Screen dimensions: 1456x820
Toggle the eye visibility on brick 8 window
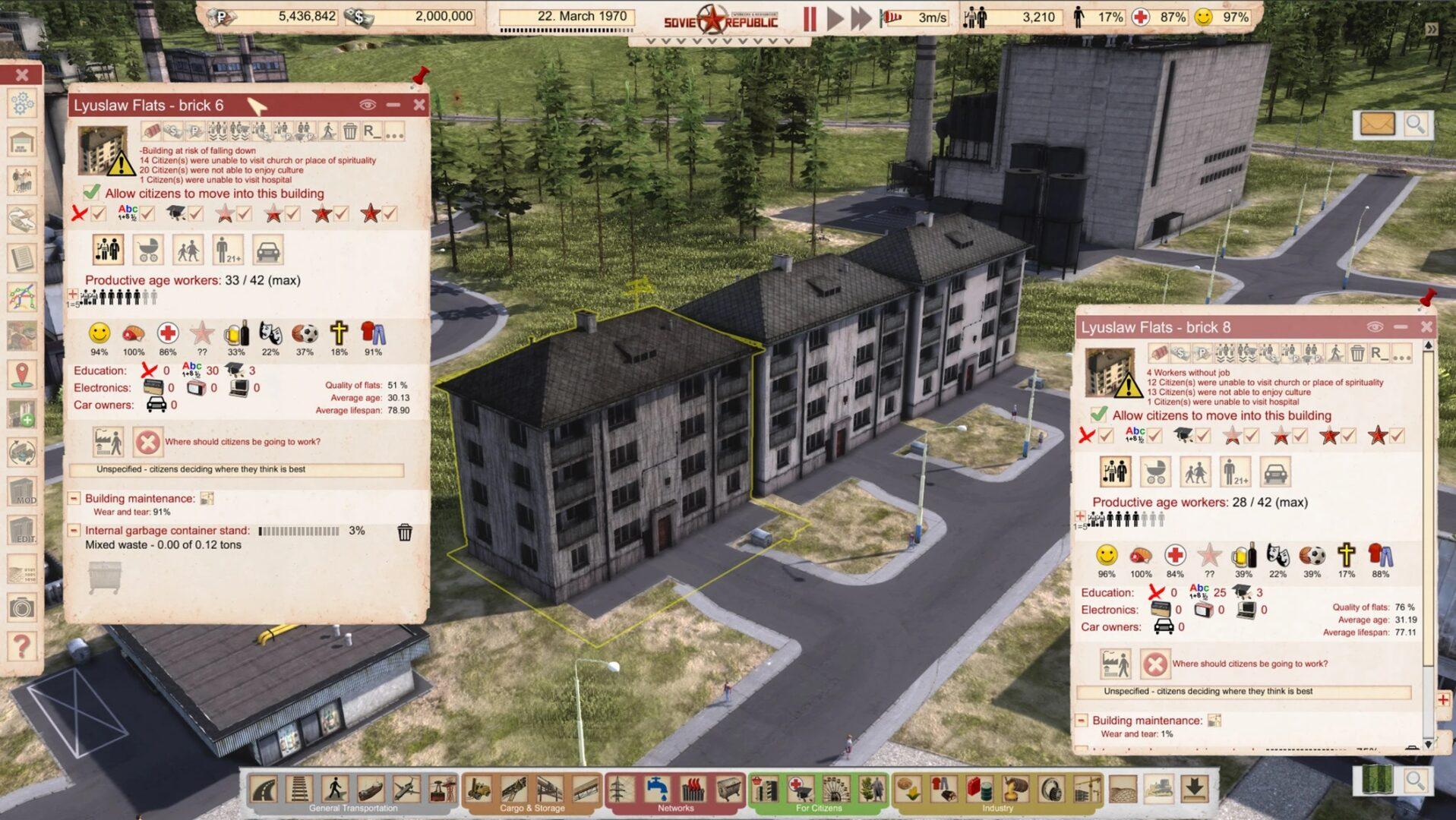(1375, 326)
